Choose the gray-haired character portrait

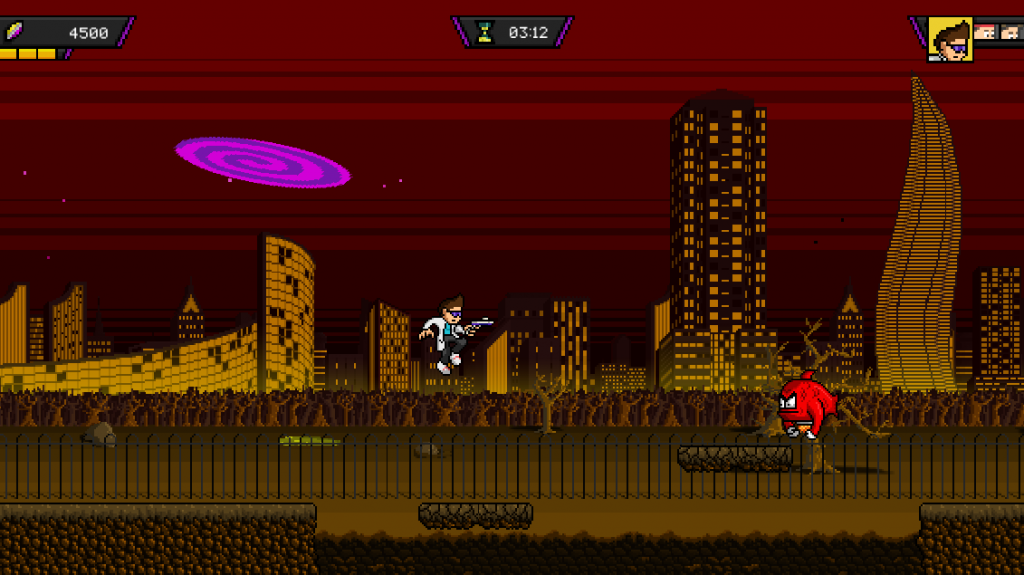(1010, 32)
